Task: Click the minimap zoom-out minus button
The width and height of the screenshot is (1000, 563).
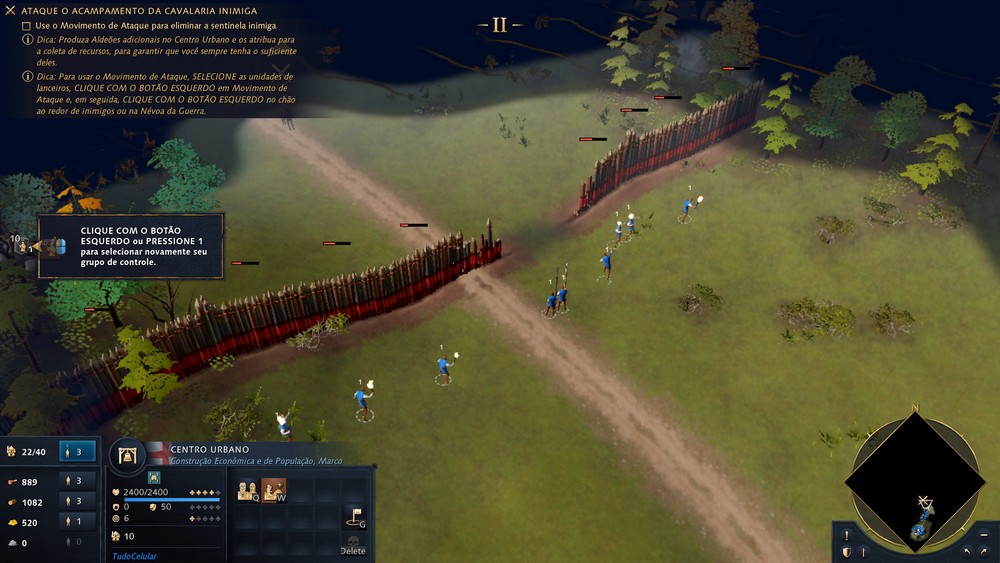Action: pos(983,535)
